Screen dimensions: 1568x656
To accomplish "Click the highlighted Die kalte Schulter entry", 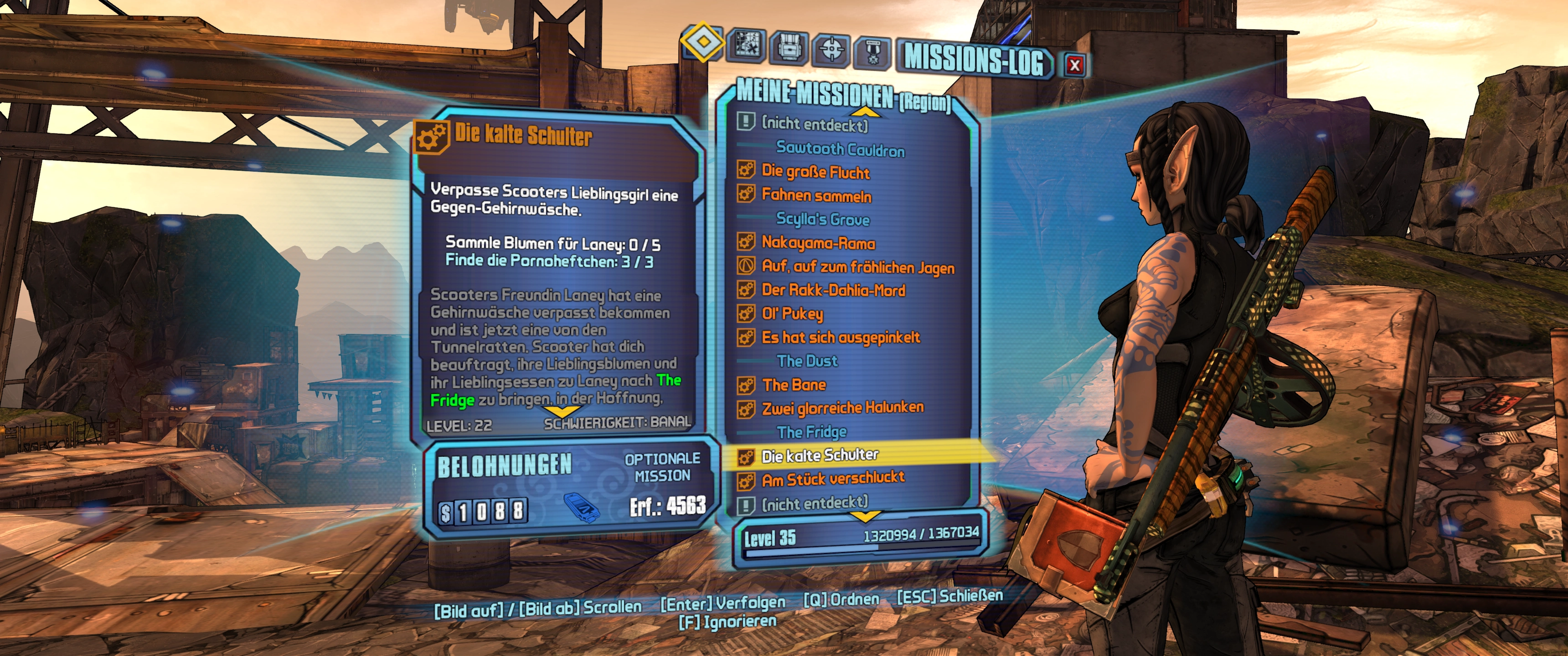I will [819, 455].
